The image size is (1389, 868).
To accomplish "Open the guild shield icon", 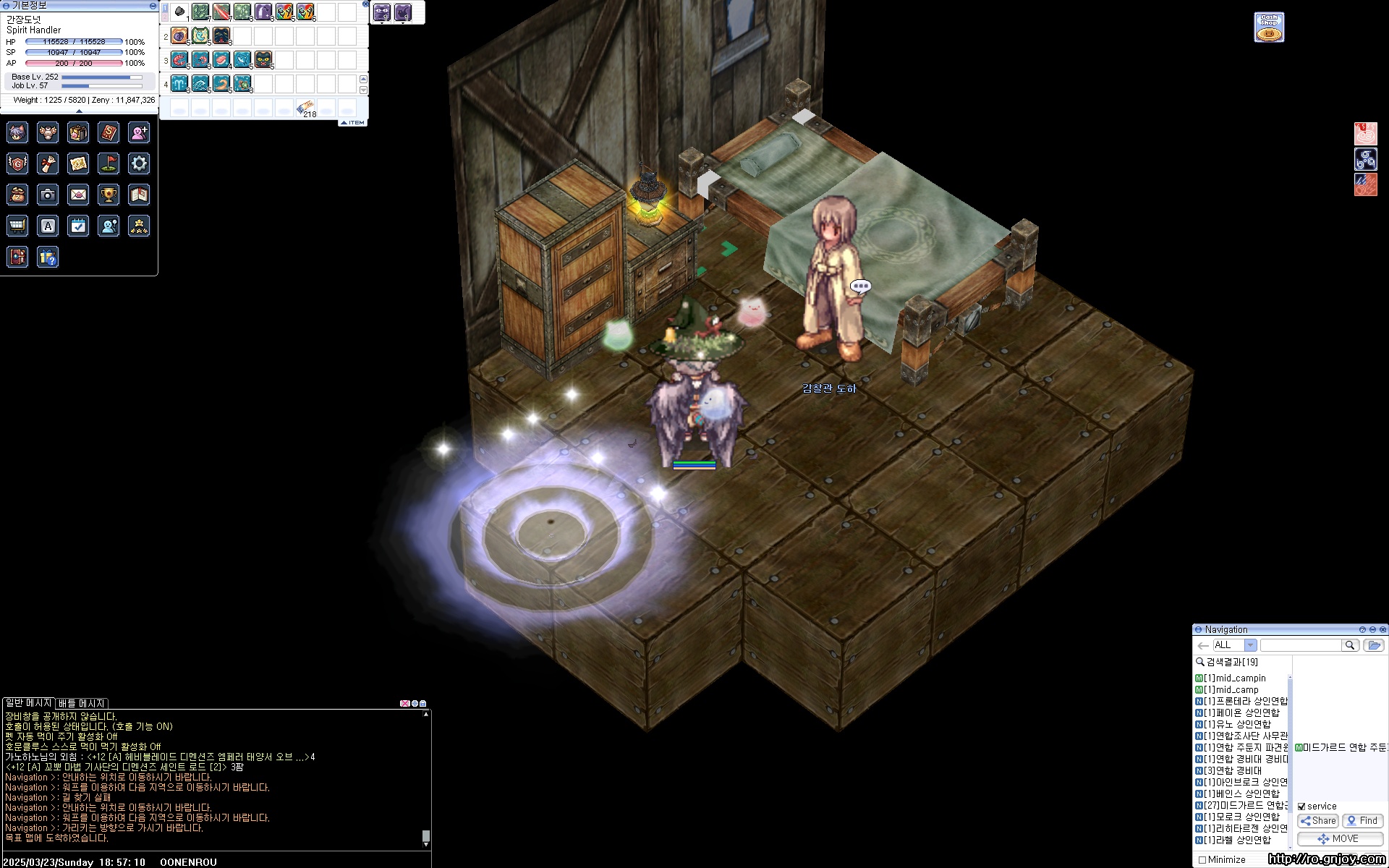I will [x=17, y=163].
